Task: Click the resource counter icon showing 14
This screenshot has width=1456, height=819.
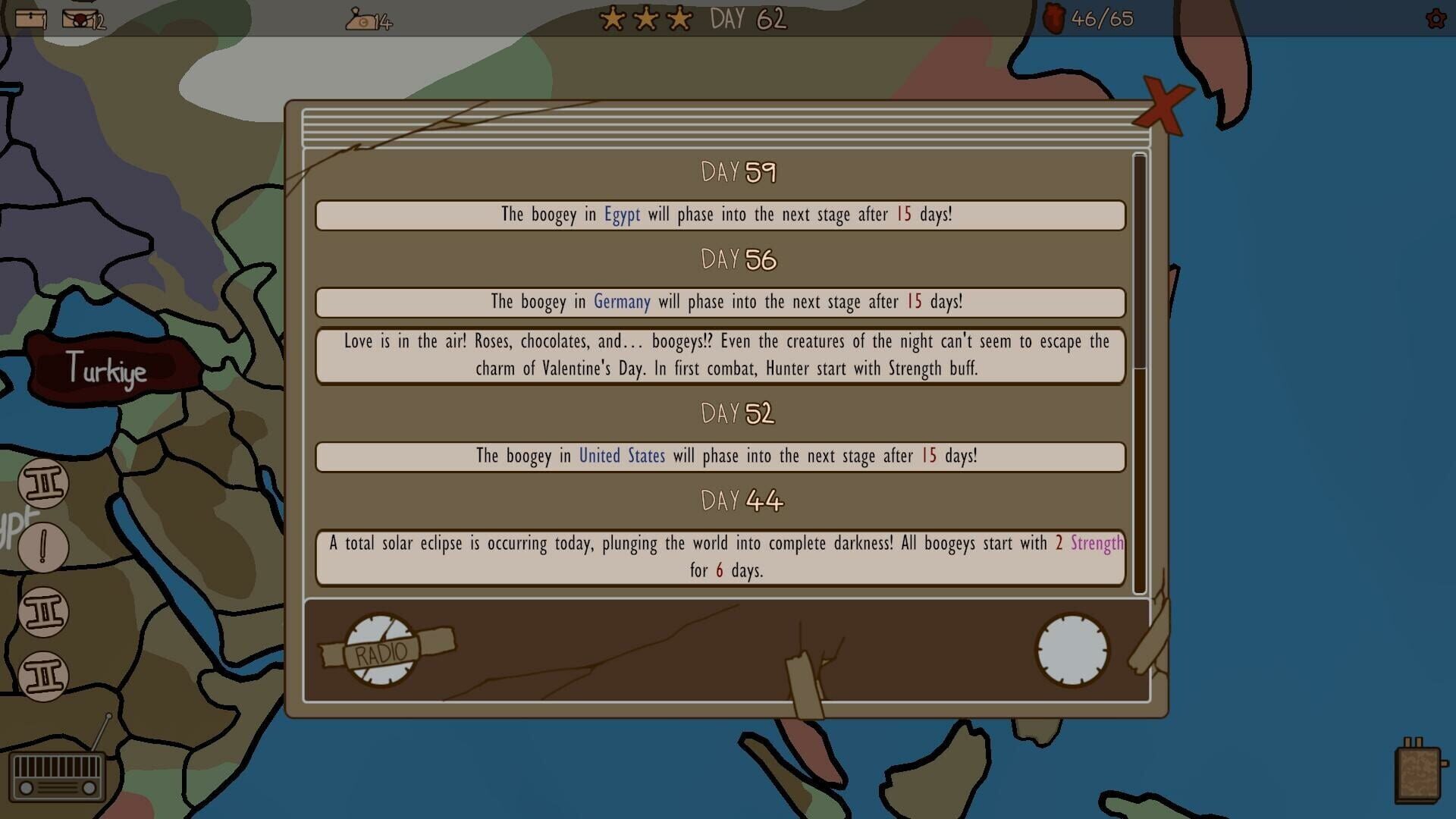Action: click(x=360, y=20)
